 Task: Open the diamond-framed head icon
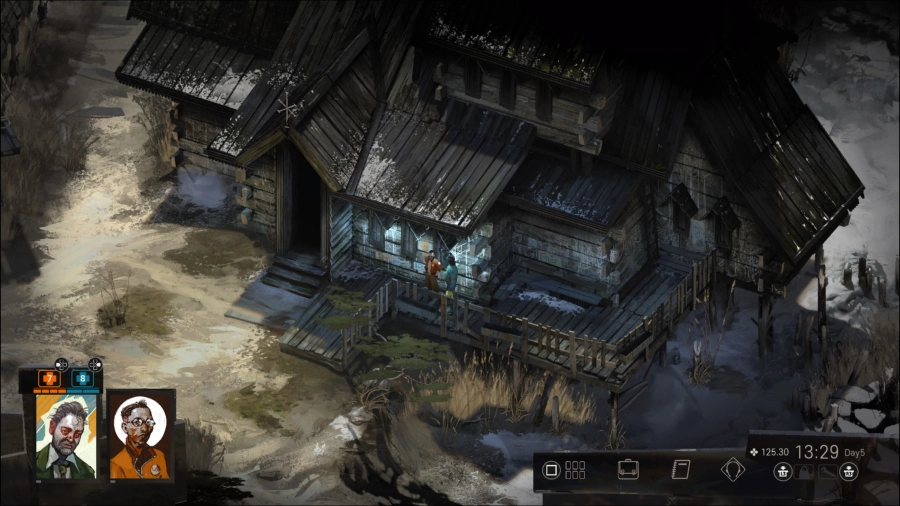pos(733,470)
